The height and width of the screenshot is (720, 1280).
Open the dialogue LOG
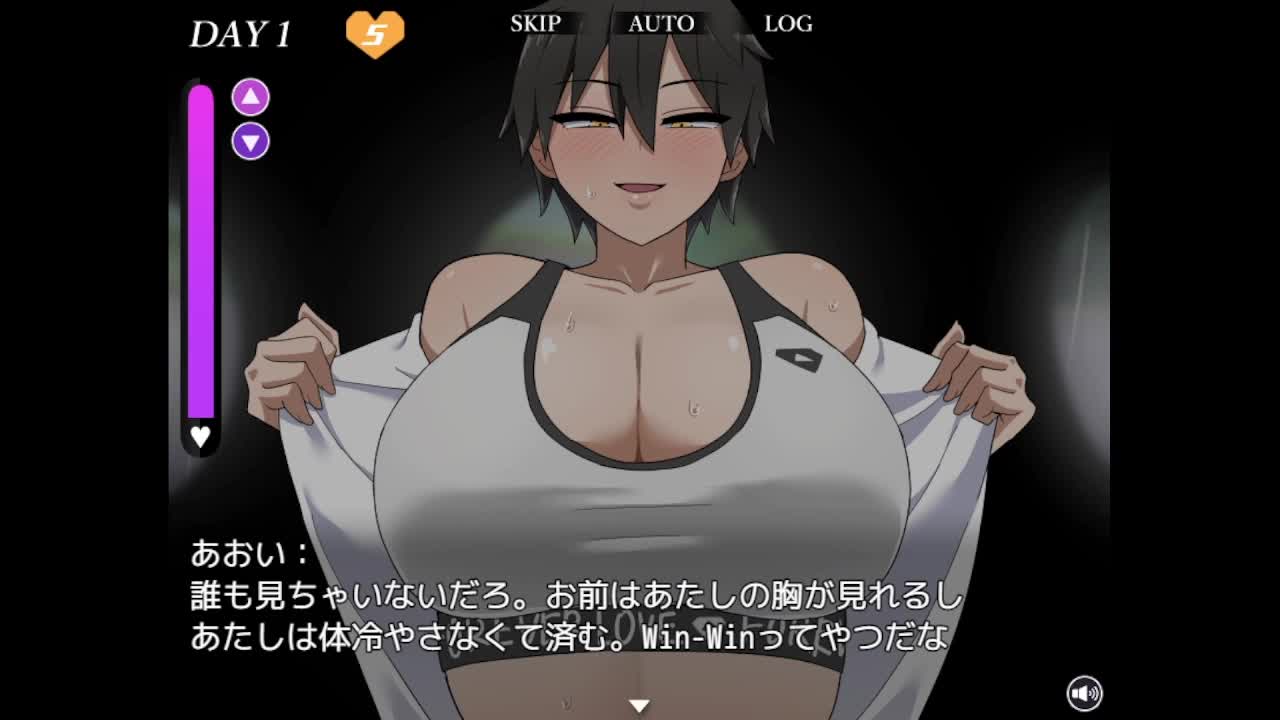[x=788, y=23]
